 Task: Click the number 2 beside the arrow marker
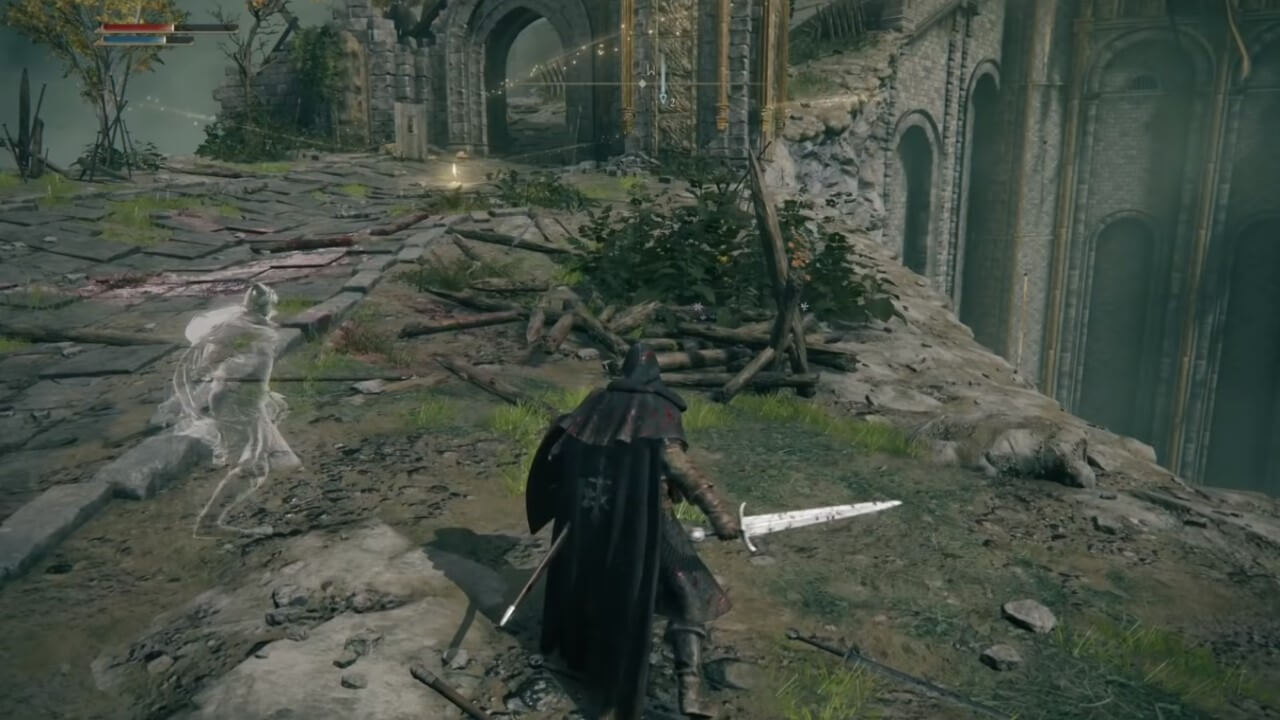coord(672,100)
